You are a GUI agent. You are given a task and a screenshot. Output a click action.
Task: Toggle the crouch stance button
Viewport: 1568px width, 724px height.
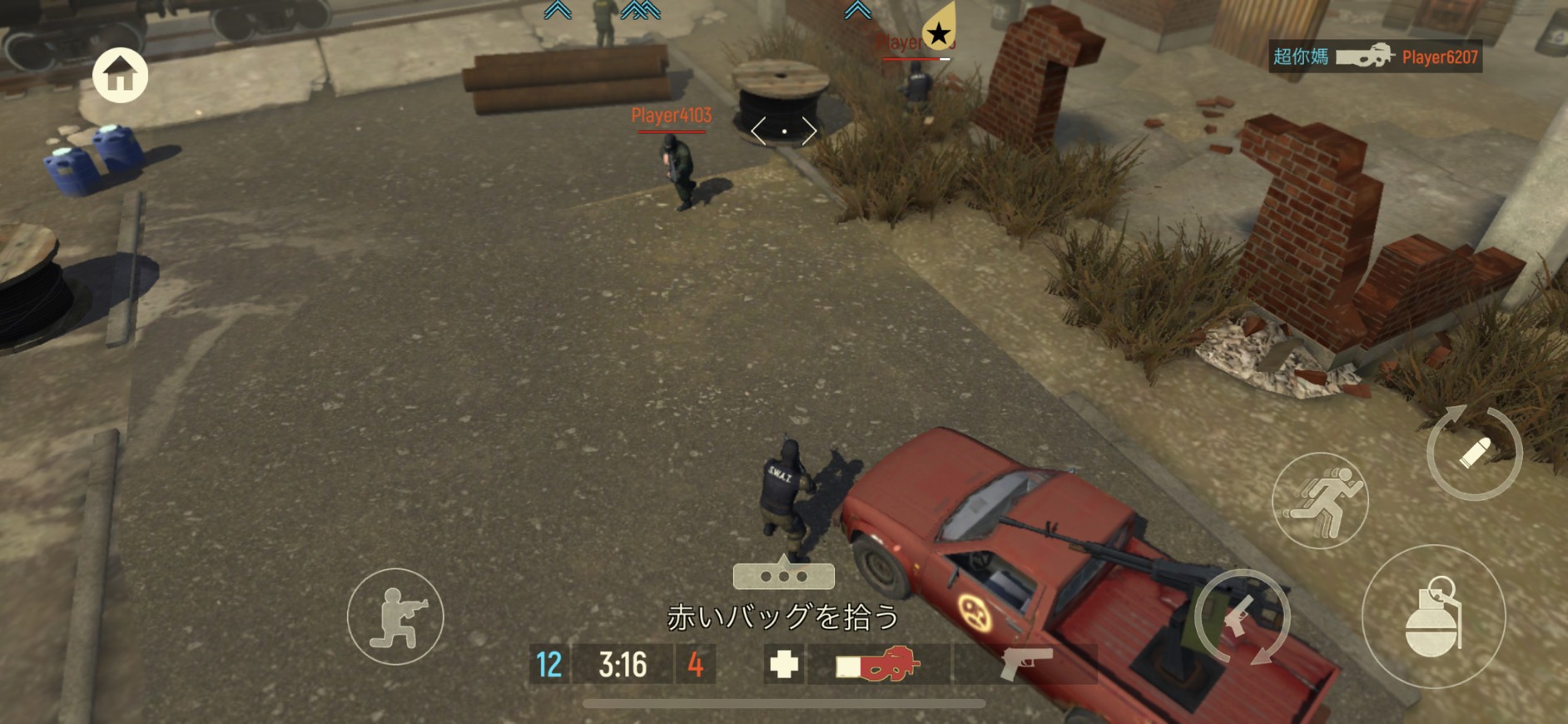click(x=395, y=617)
